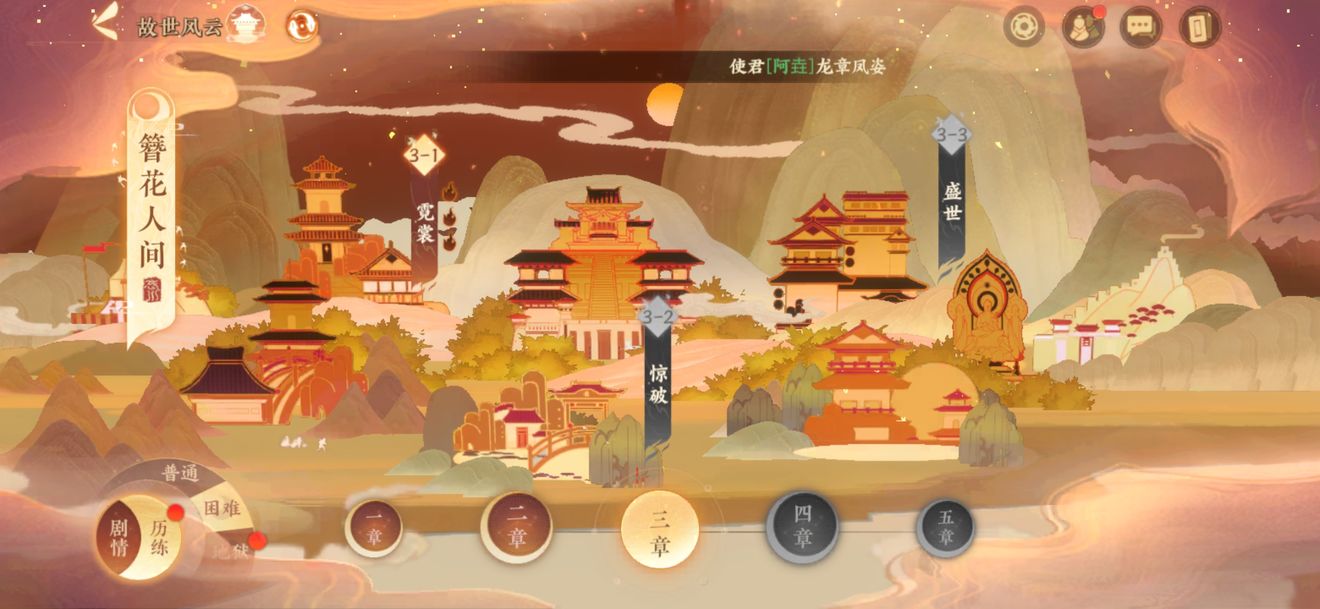1320x609 pixels.
Task: Open the chat speech-bubble icon
Action: pos(1140,27)
